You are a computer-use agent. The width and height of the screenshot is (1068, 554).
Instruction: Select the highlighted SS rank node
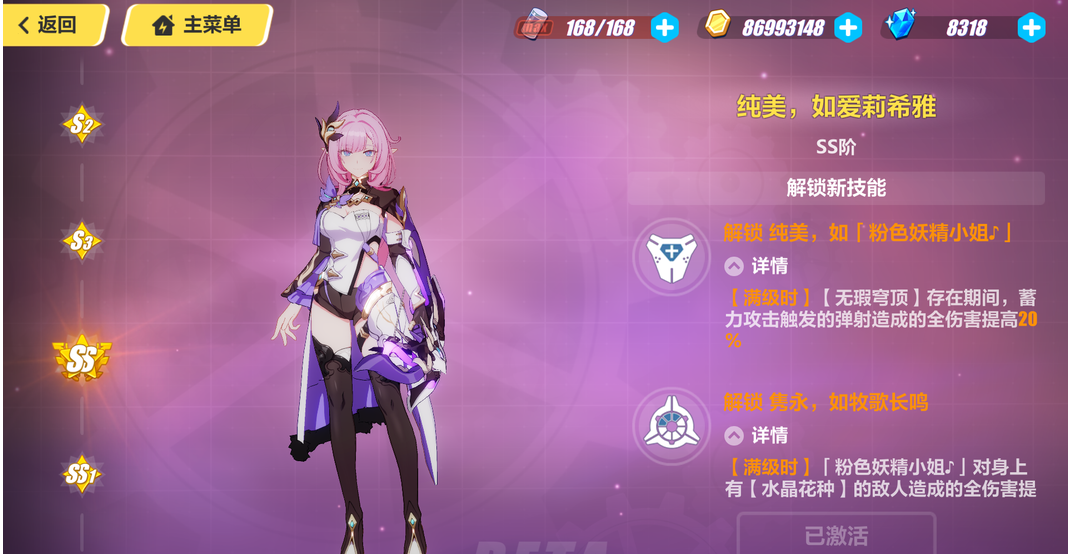pyautogui.click(x=82, y=359)
